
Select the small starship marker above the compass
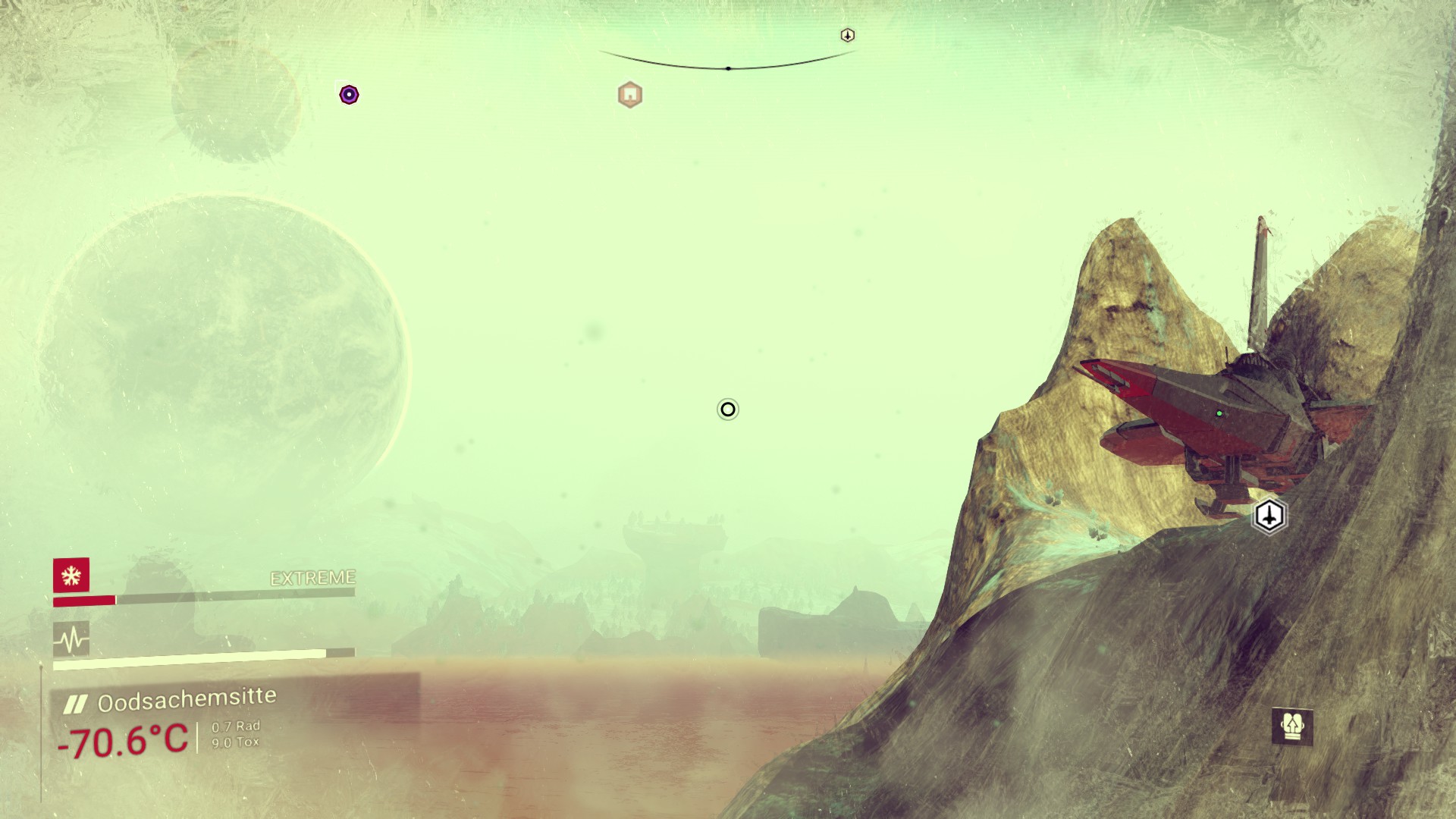[x=848, y=35]
